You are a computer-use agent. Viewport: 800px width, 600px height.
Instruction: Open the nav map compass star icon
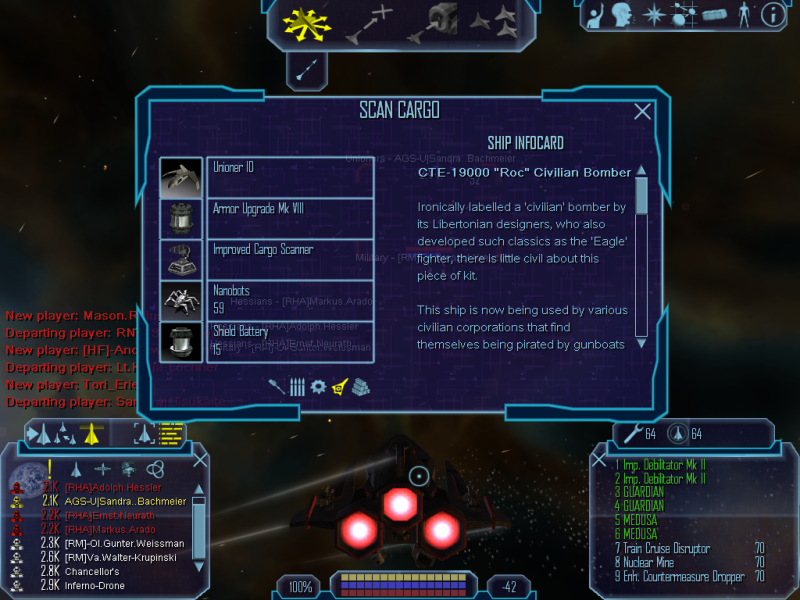point(654,14)
